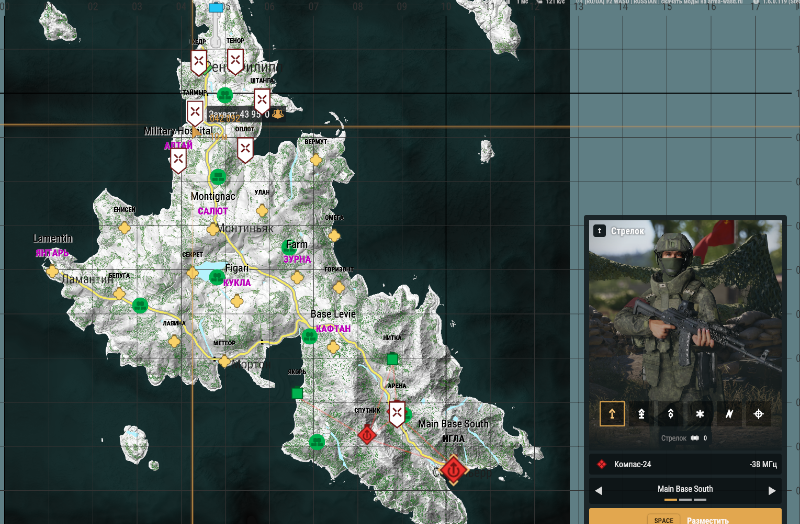Pick the asterisk loadout role icon

pyautogui.click(x=700, y=414)
